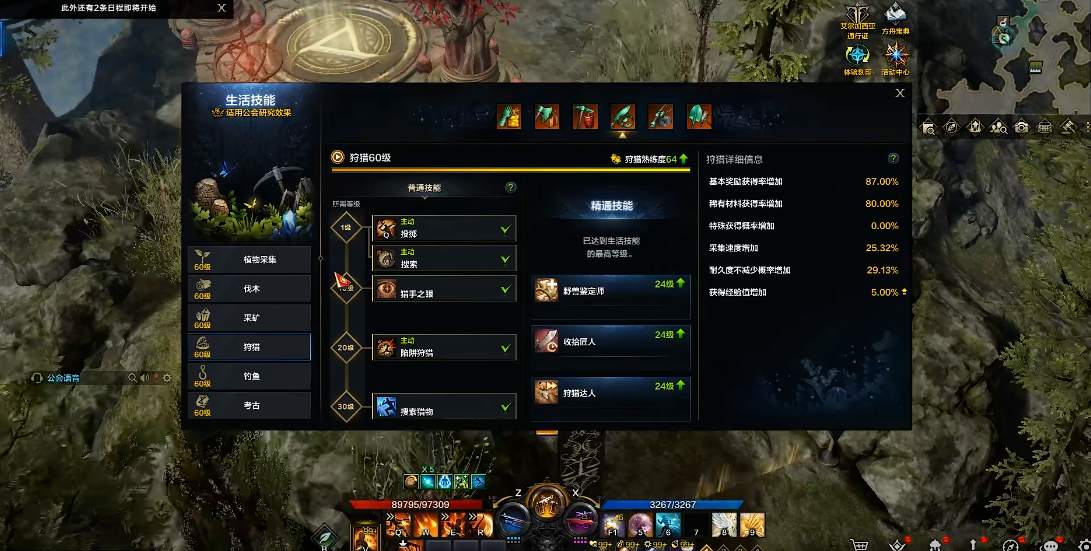Open the 活动中心 event center

(x=896, y=59)
